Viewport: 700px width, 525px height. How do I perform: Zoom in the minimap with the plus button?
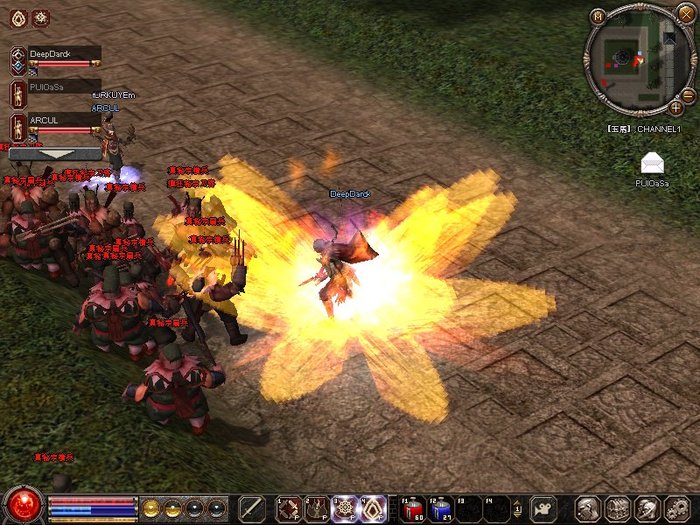676,106
